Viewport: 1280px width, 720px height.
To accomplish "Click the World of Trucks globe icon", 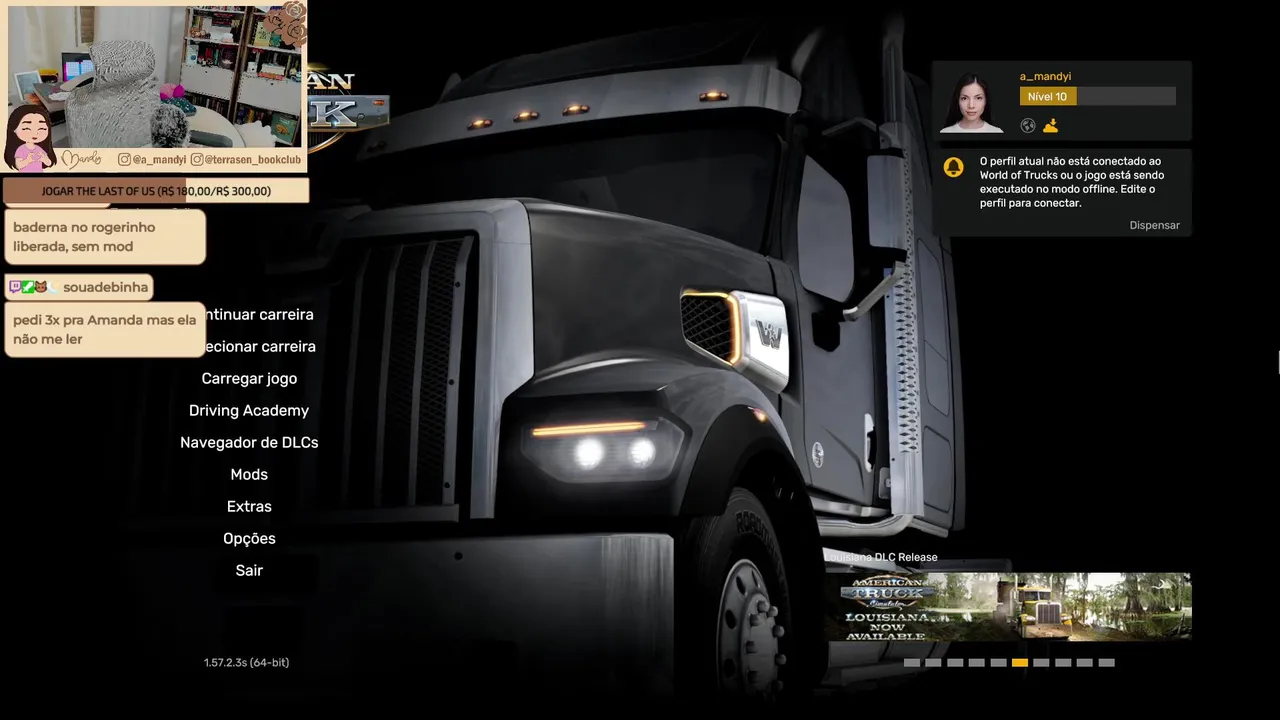I will pyautogui.click(x=1028, y=126).
